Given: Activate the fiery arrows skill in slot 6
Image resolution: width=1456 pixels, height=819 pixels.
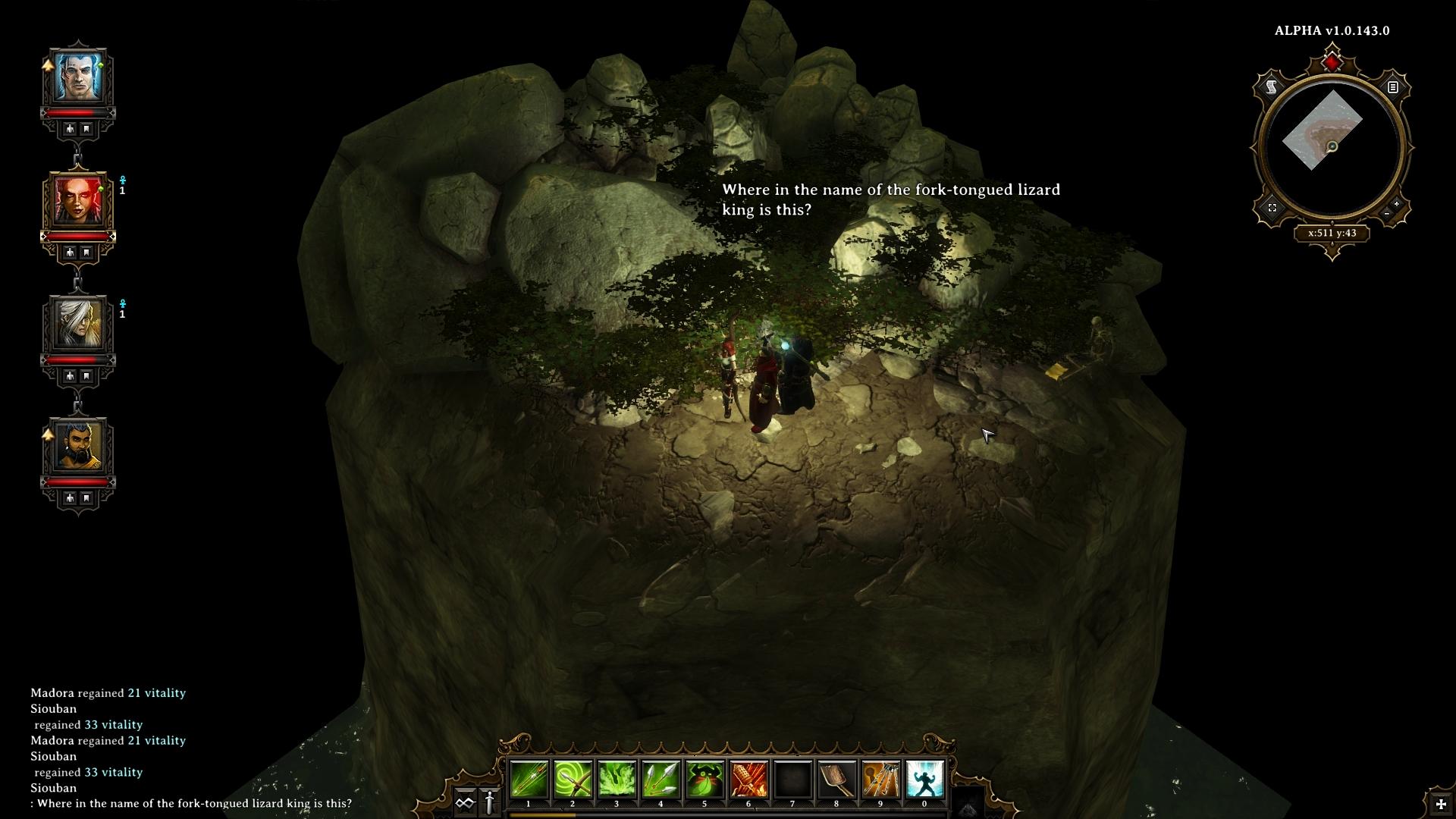Looking at the screenshot, I should point(748,780).
